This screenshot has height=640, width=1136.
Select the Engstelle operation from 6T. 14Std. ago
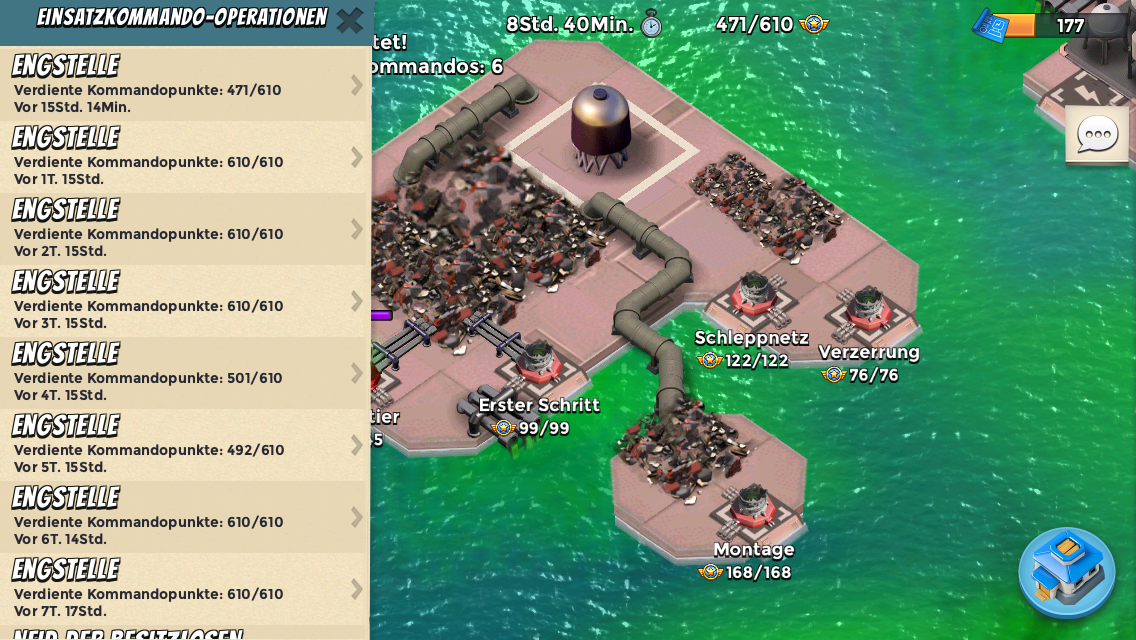[185, 517]
